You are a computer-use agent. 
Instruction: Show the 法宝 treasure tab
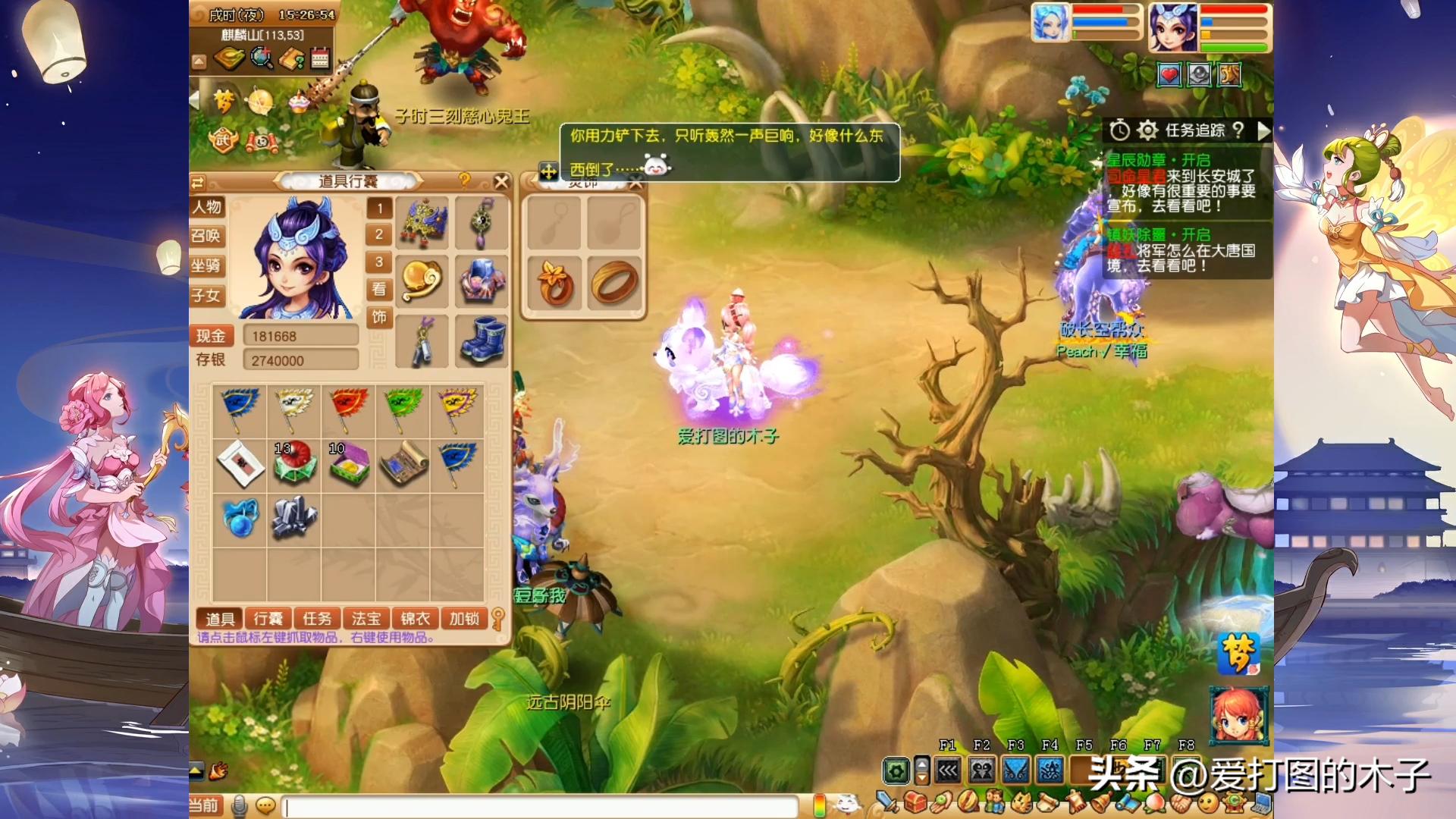[366, 619]
